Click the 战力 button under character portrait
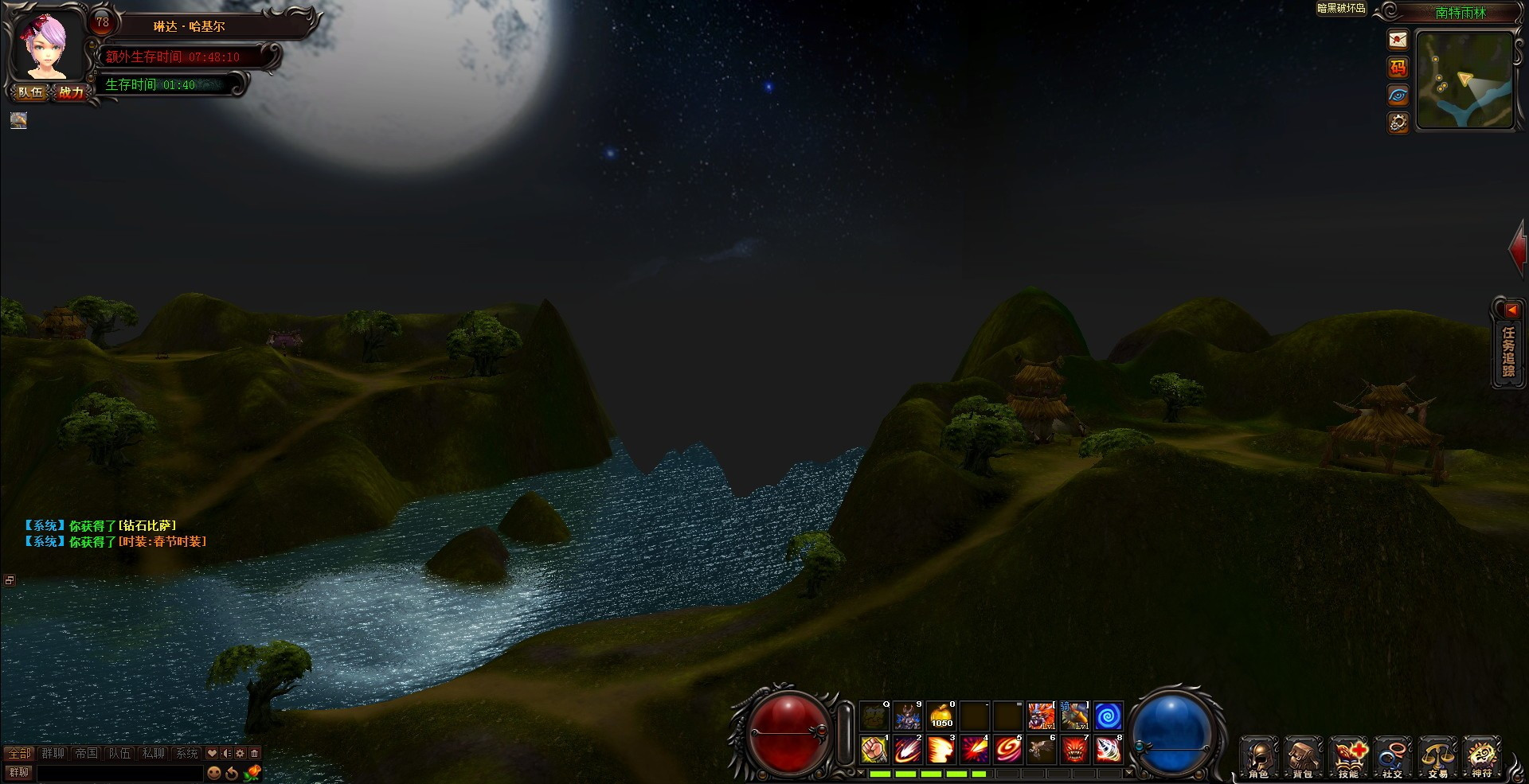Viewport: 1529px width, 784px height. (71, 92)
